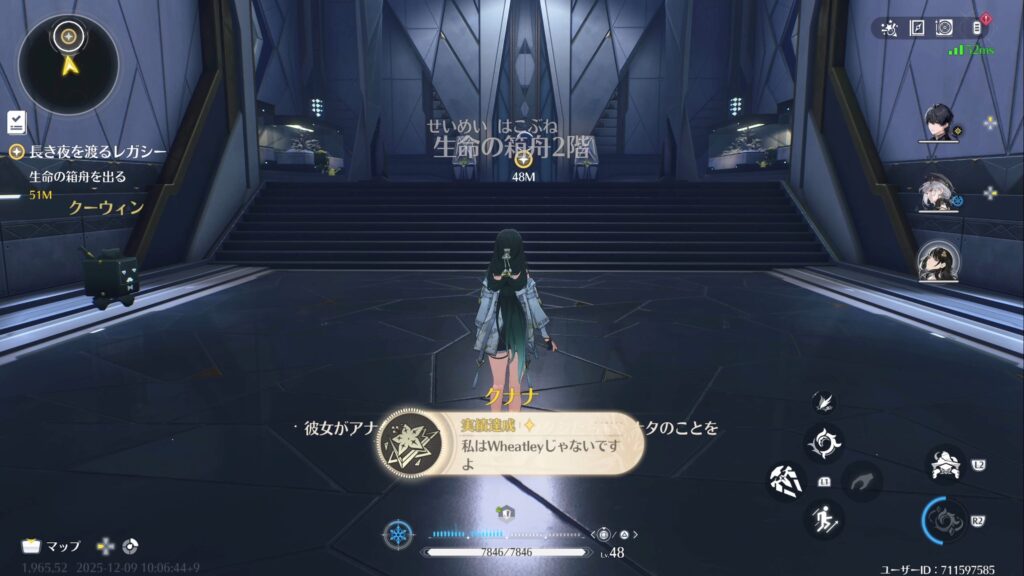The width and height of the screenshot is (1024, 576).
Task: Switch to the black-haired party member
Action: (938, 123)
